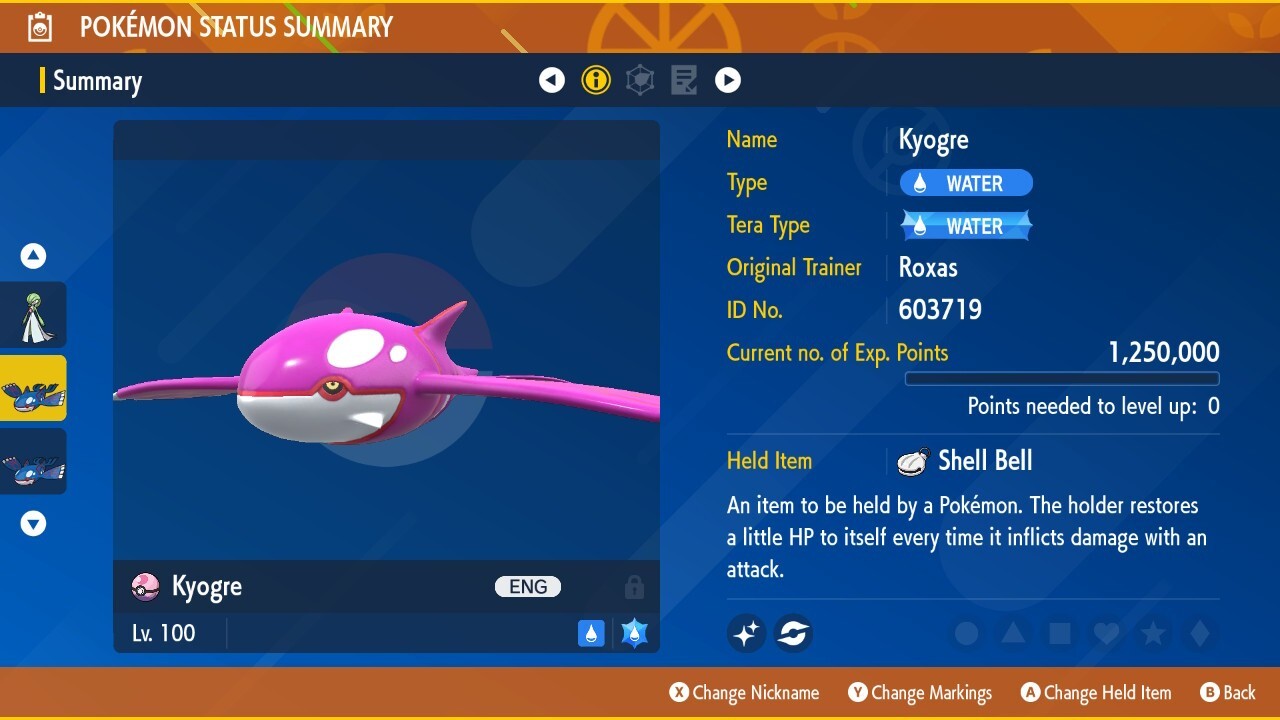The image size is (1280, 720).
Task: Switch to the stats hexagon tab
Action: pyautogui.click(x=640, y=80)
